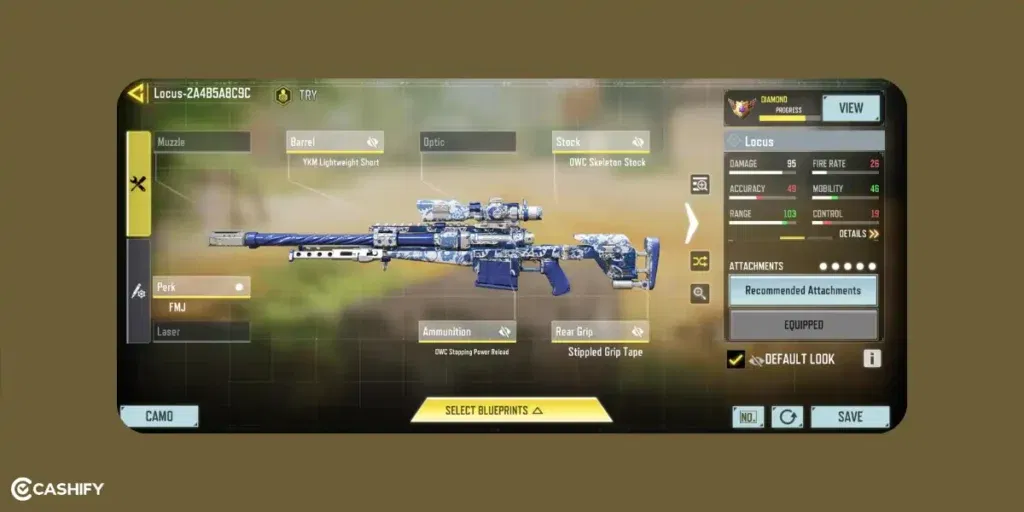Show Recommended Attachments
The image size is (1024, 512).
tap(803, 290)
